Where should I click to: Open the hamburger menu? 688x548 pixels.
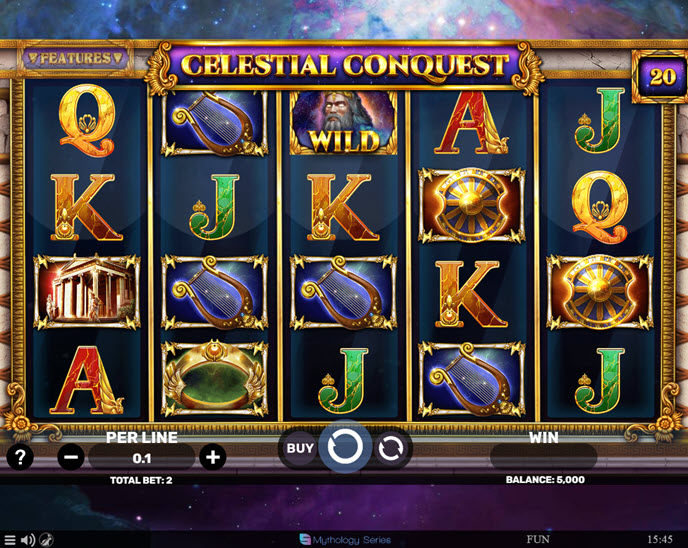[x=9, y=540]
